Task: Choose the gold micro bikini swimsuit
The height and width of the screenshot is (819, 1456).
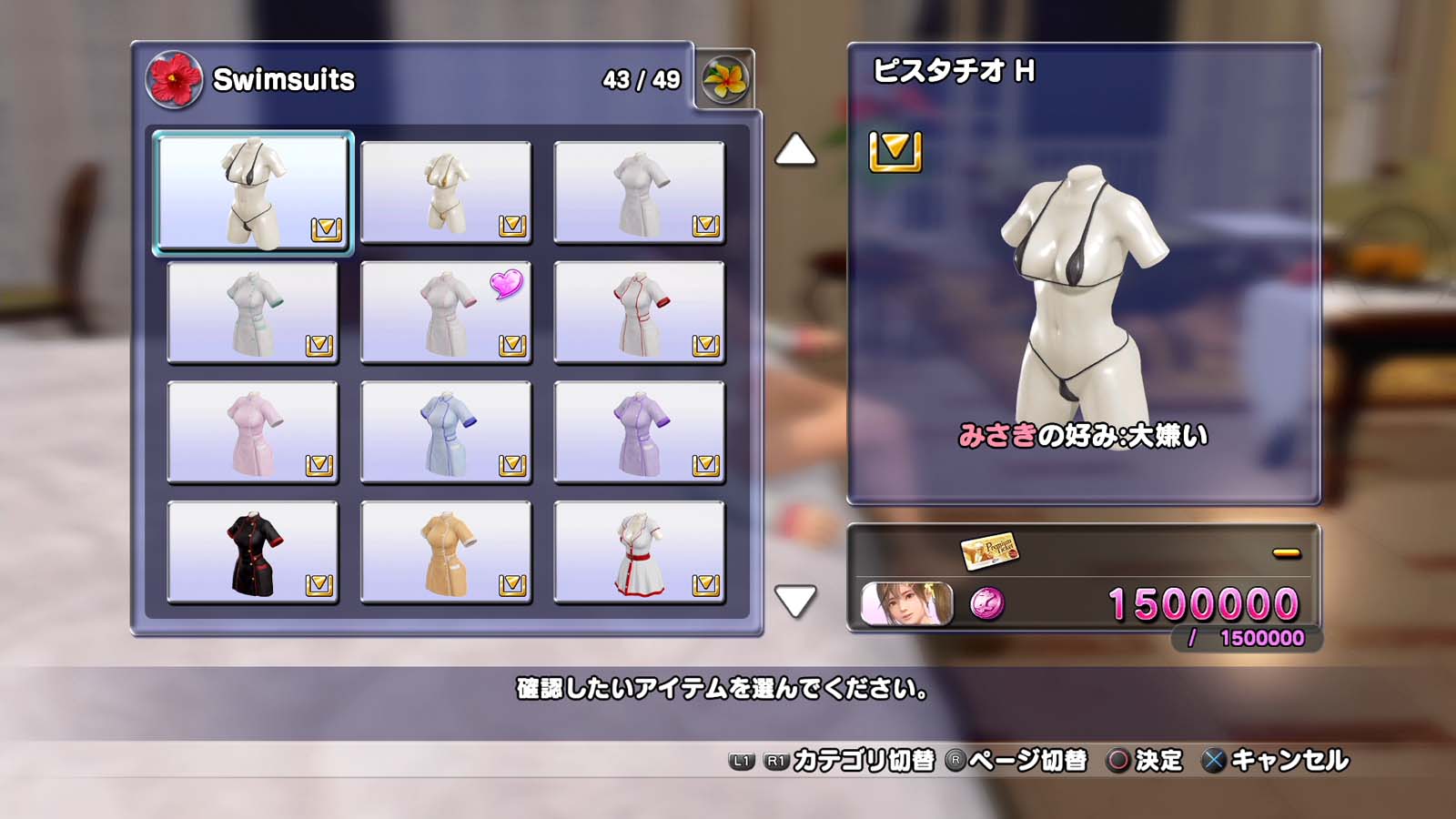Action: [446, 192]
